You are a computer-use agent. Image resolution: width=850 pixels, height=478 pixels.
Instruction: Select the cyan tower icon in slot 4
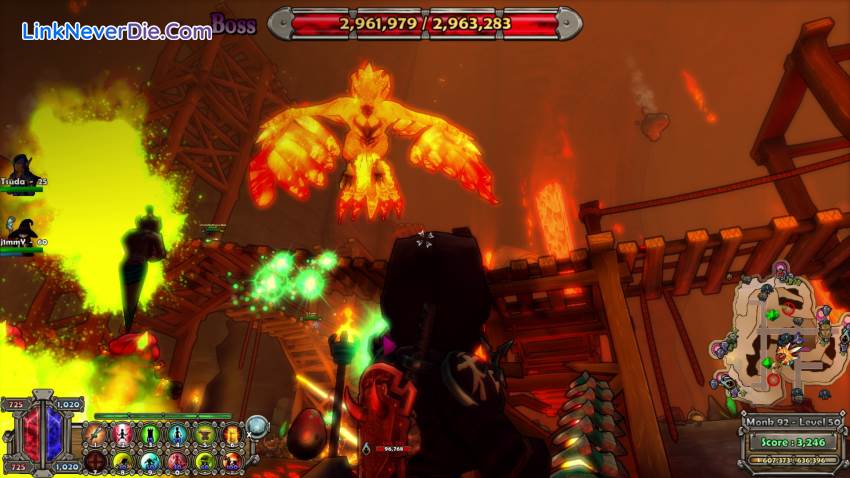(177, 434)
